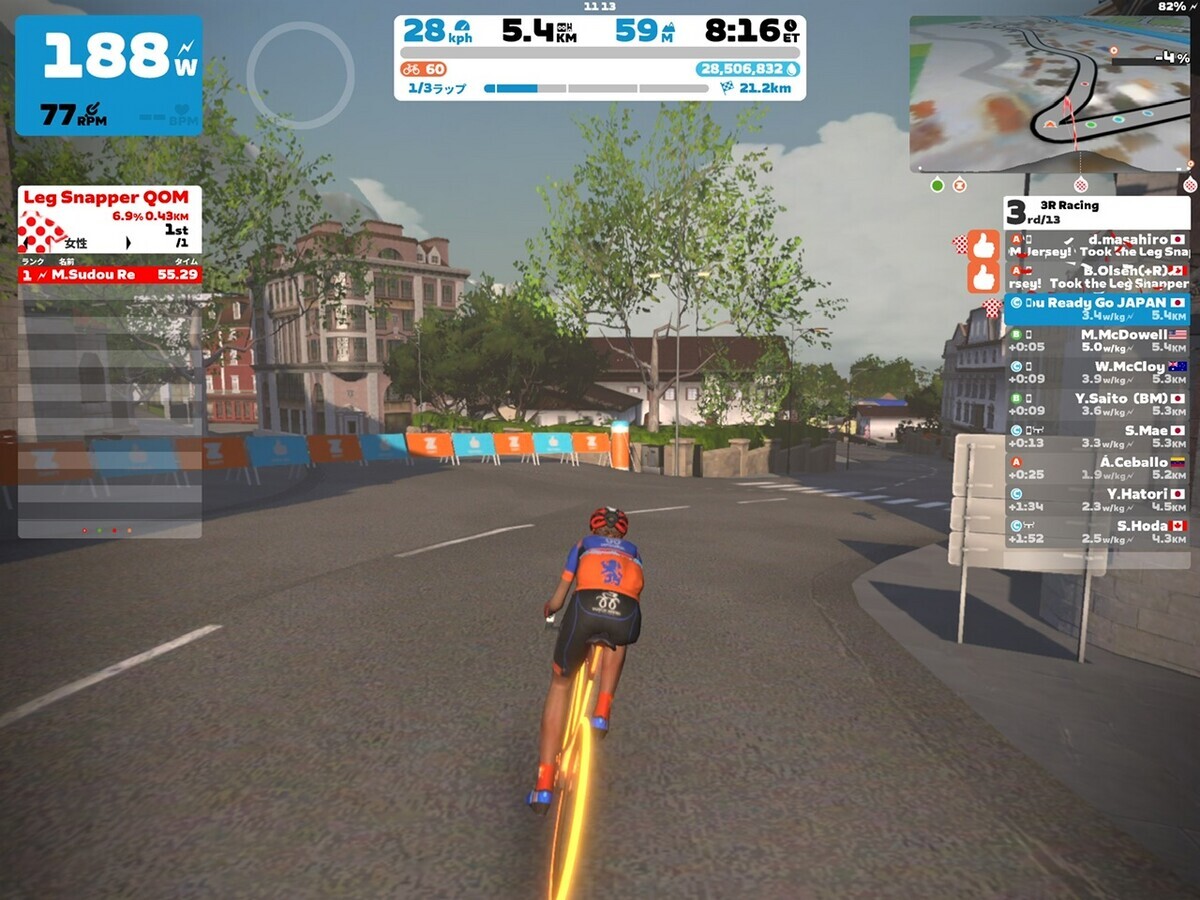Select M.Sudou Re leaderboard entry

point(110,274)
